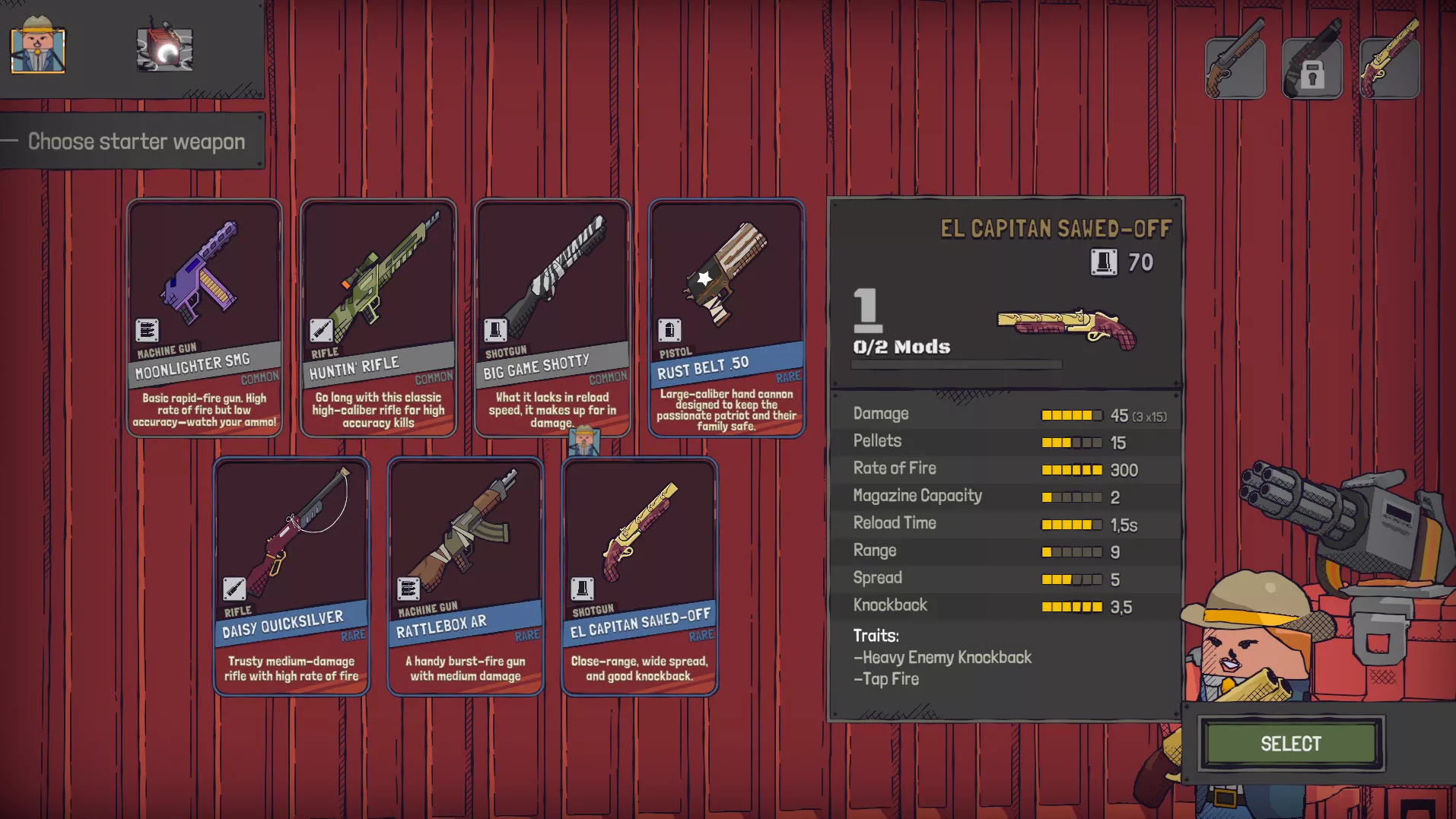Confirm weapon with the green Select button
Viewport: 1456px width, 819px height.
point(1290,744)
